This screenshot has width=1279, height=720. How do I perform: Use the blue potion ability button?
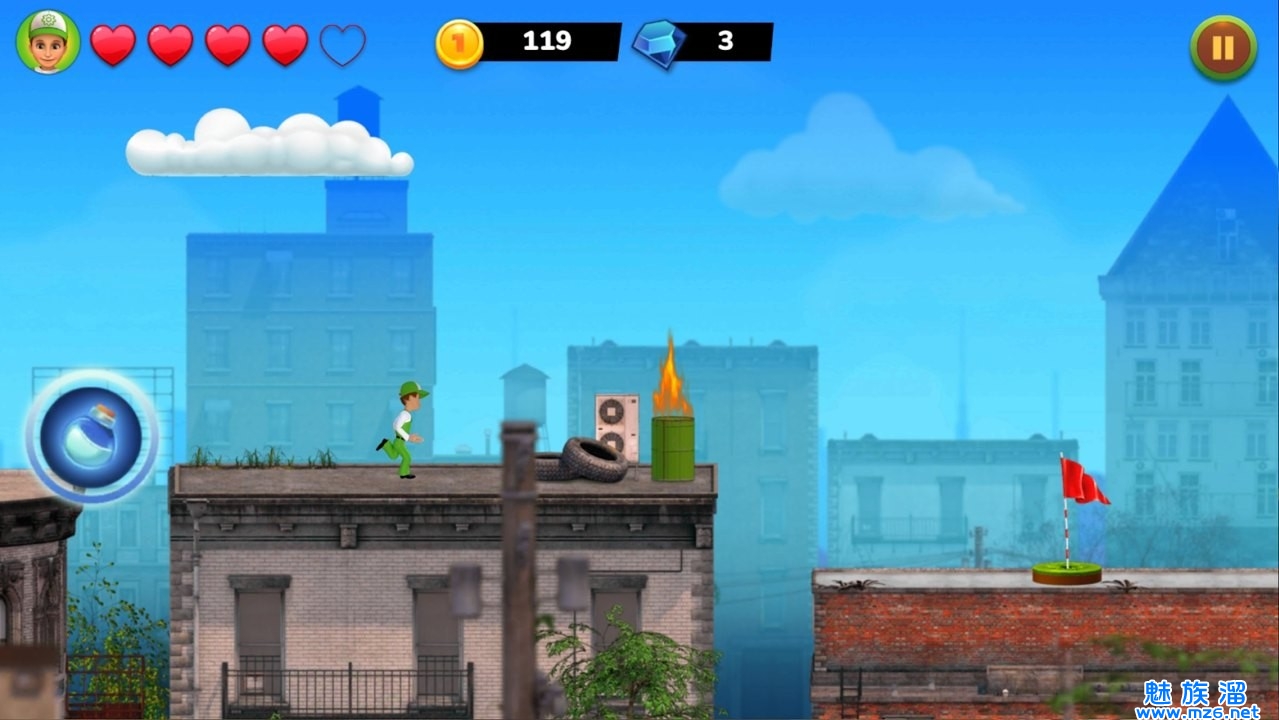[x=91, y=436]
